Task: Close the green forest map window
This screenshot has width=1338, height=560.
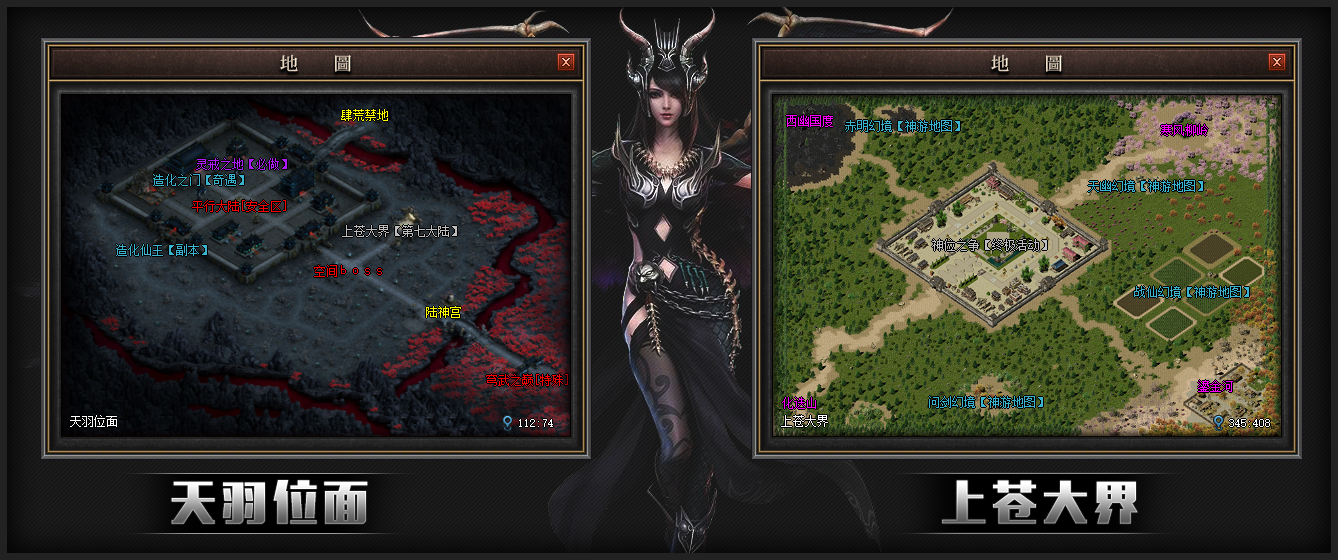Action: pyautogui.click(x=1277, y=62)
